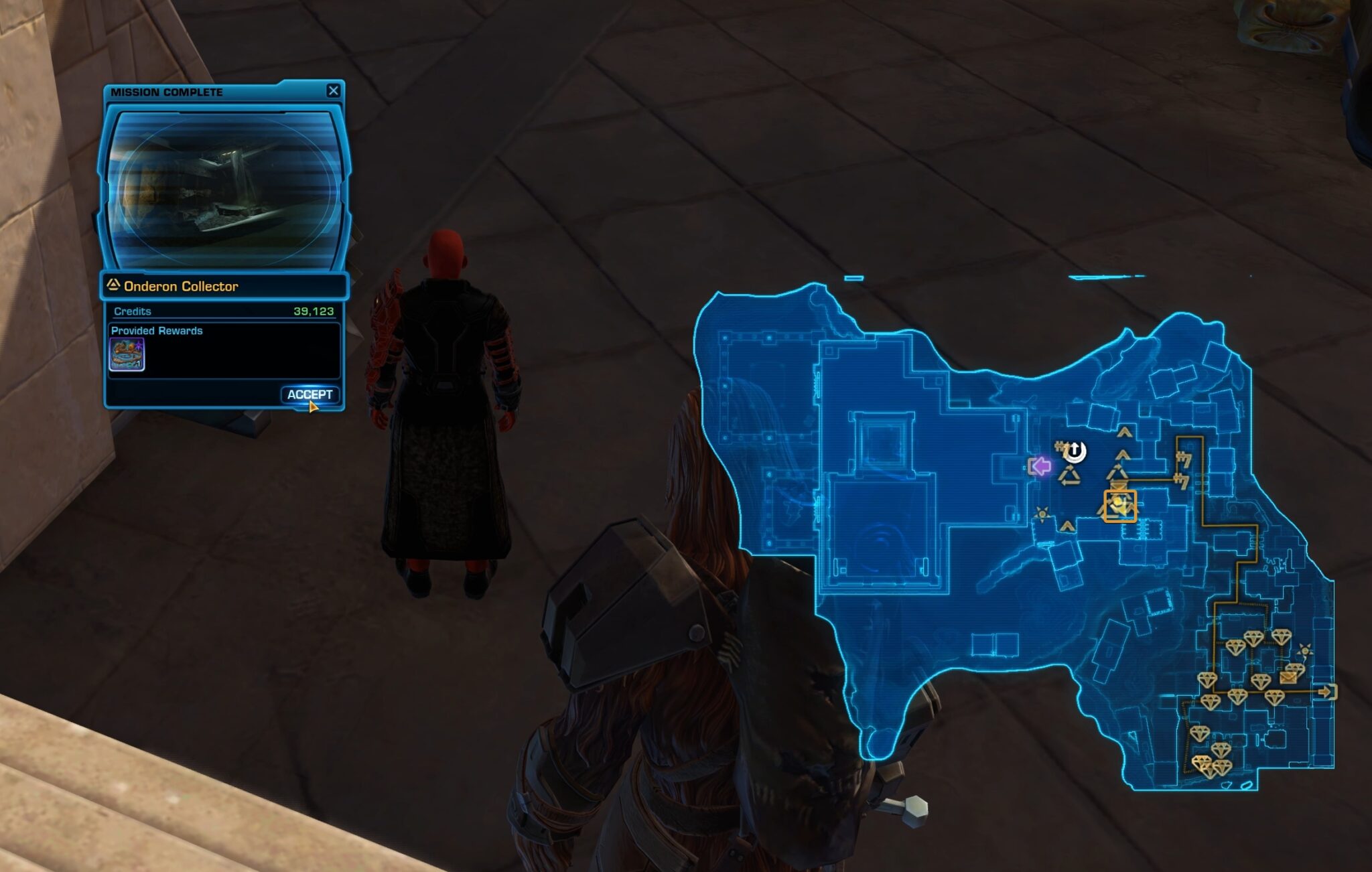The height and width of the screenshot is (872, 1372).
Task: Click the taxi star icon in the vendor district
Action: [x=1305, y=650]
